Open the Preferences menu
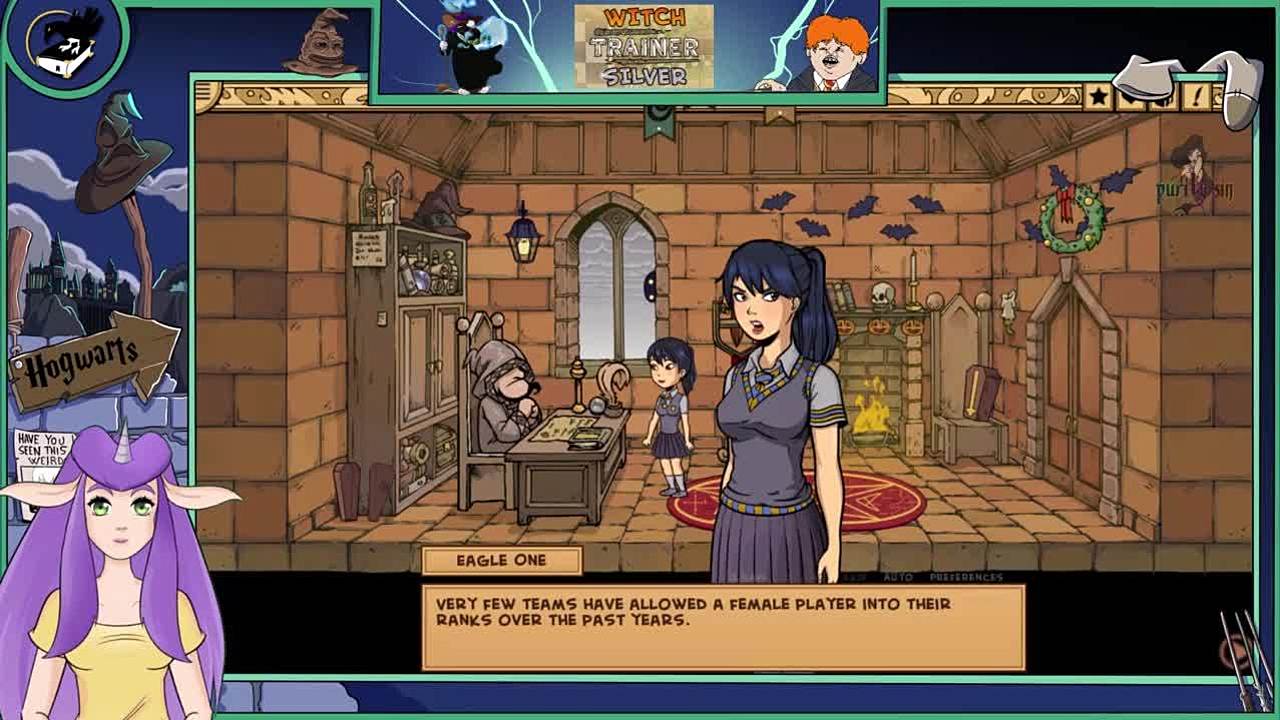Screen dimensions: 1280x720 (965, 577)
